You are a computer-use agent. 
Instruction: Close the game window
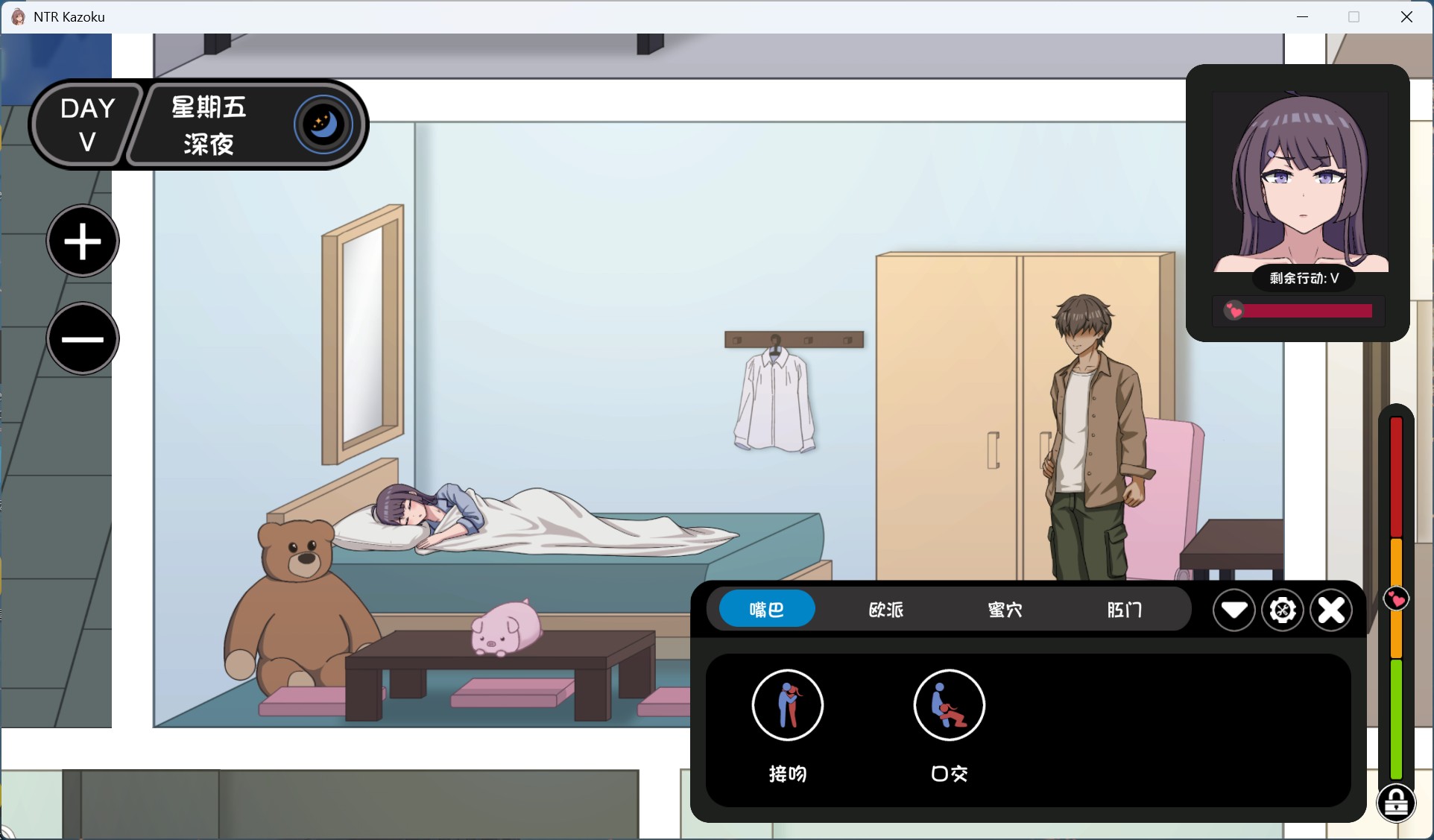point(1406,16)
